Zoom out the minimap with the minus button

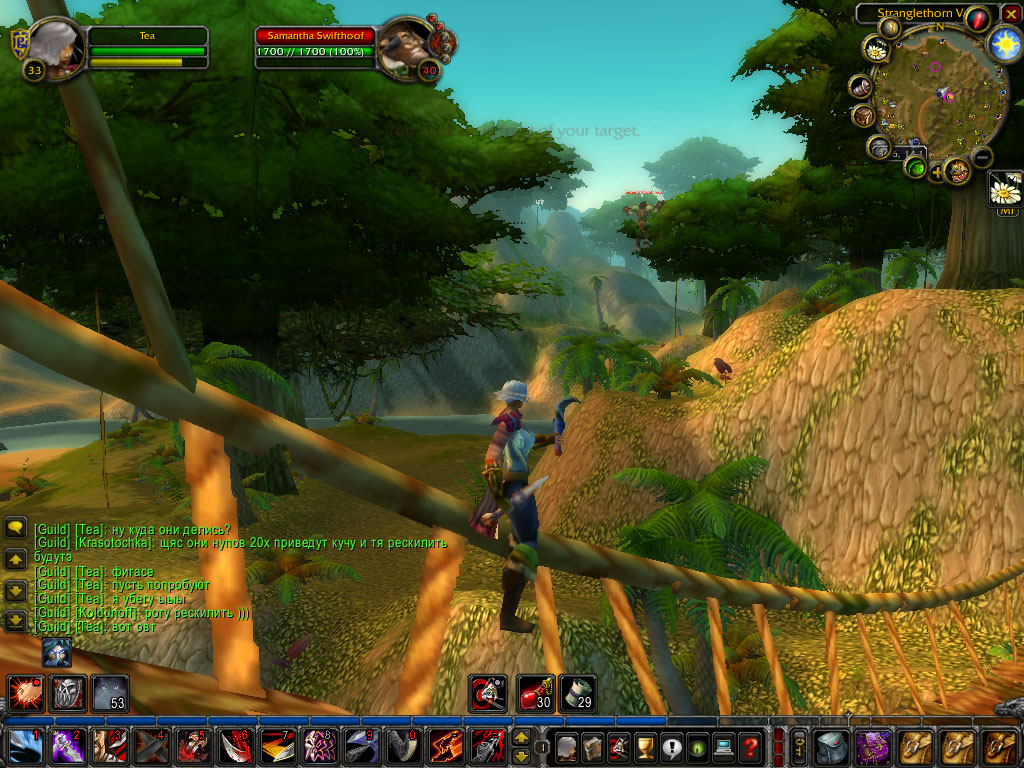pos(982,157)
